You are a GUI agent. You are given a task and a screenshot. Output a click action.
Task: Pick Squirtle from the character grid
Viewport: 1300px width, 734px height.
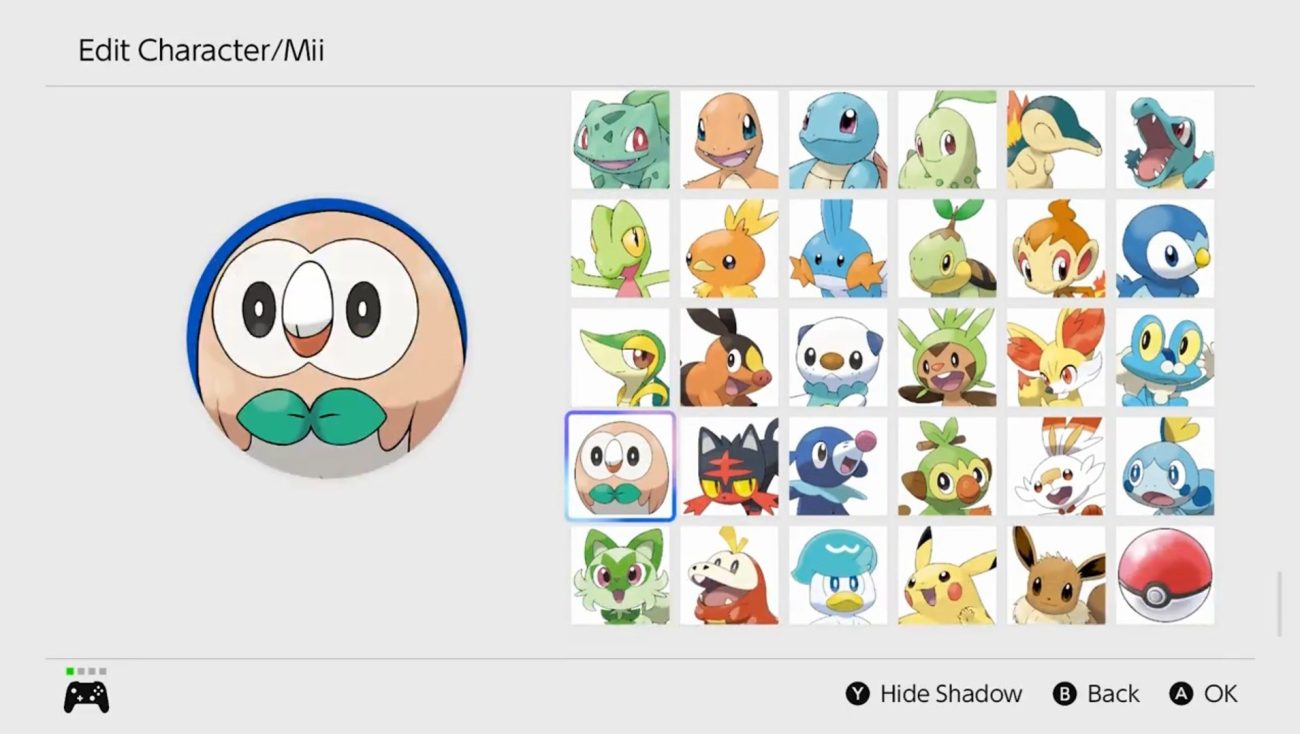(x=838, y=140)
